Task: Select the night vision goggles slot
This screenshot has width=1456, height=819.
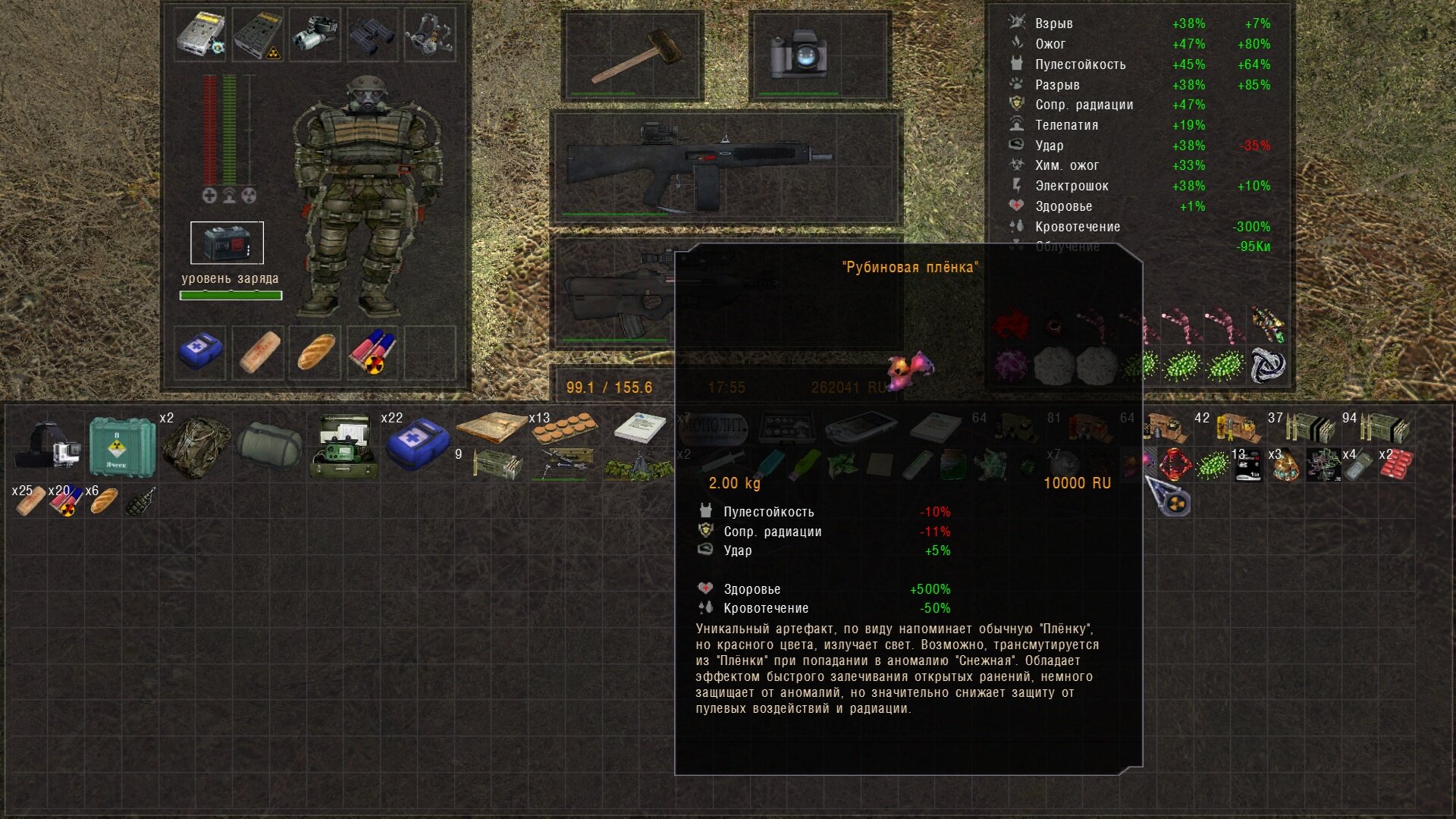Action: (315, 36)
